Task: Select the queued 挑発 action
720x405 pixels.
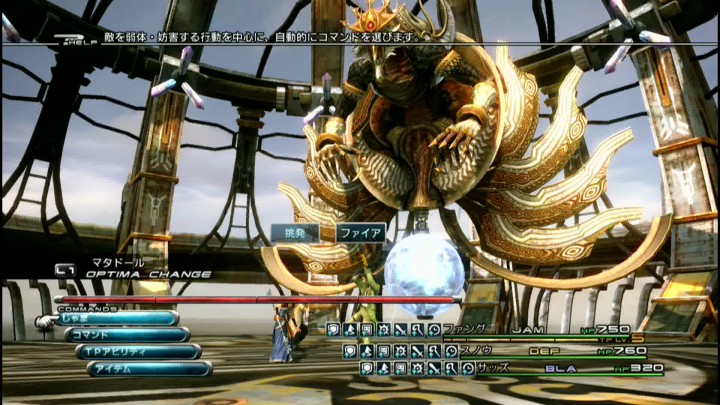Action: [294, 233]
